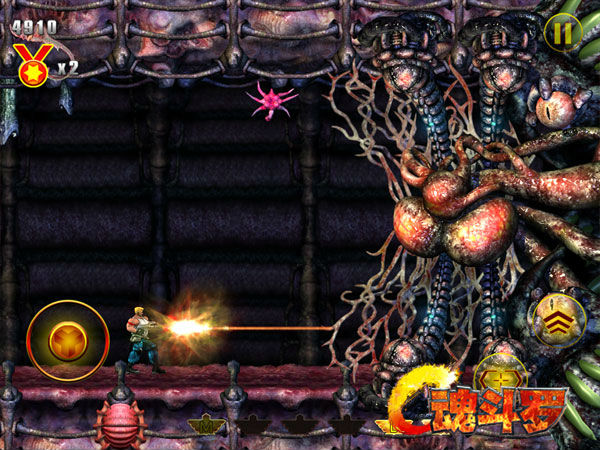Select the highlighted winged weapon slot
The height and width of the screenshot is (450, 600).
pos(206,425)
